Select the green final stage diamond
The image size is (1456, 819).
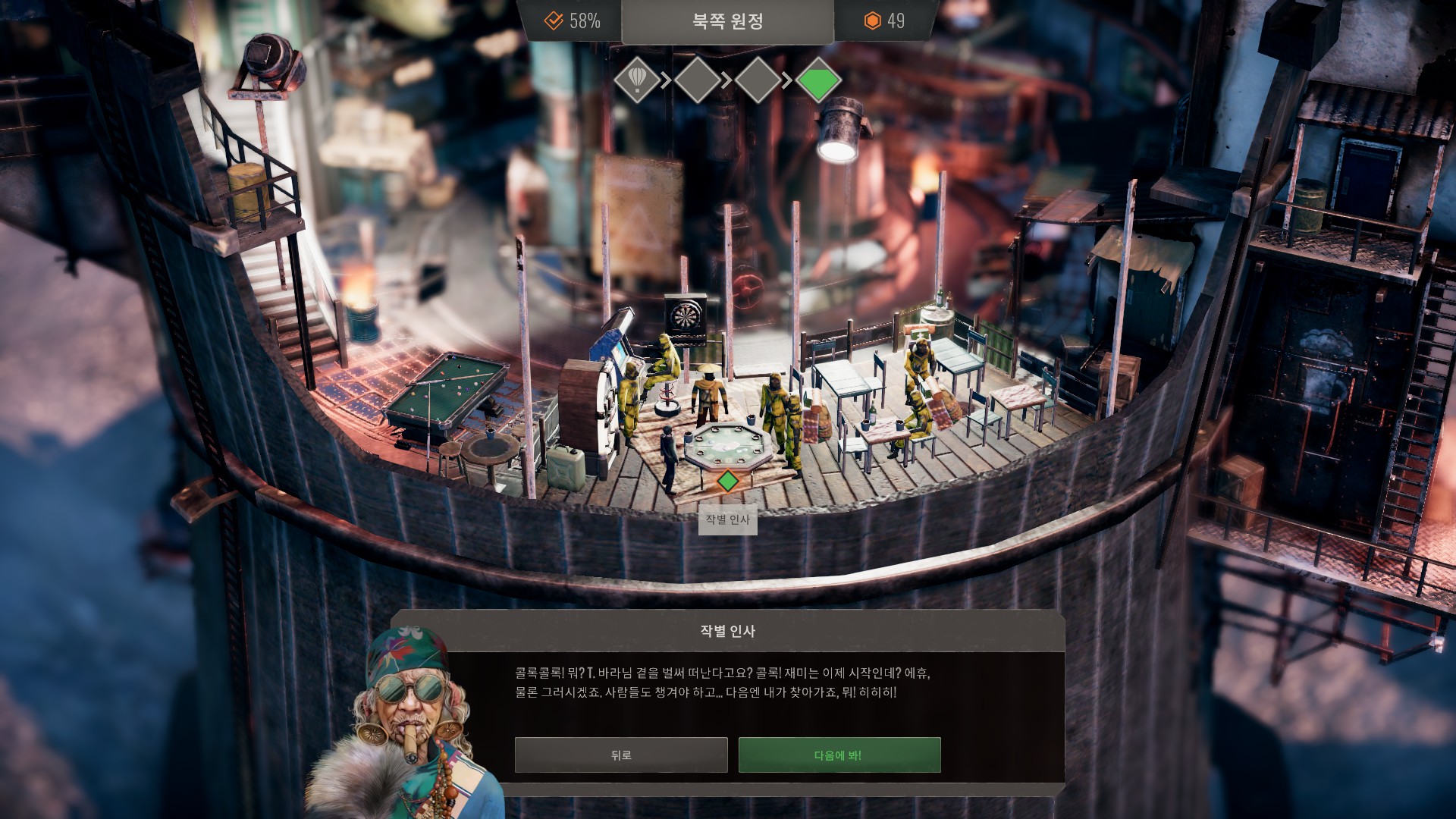[x=818, y=79]
